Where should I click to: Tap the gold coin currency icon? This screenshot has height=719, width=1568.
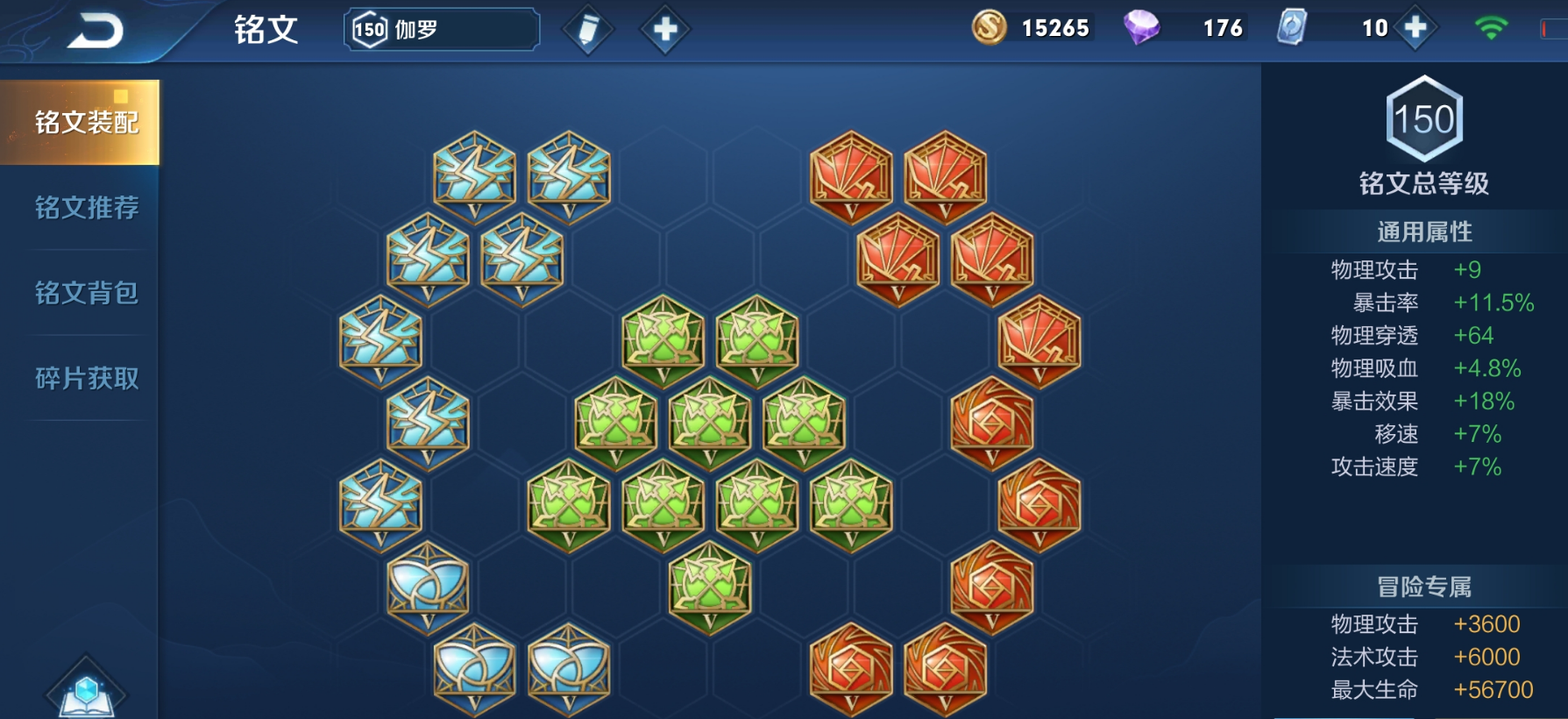coord(990,28)
